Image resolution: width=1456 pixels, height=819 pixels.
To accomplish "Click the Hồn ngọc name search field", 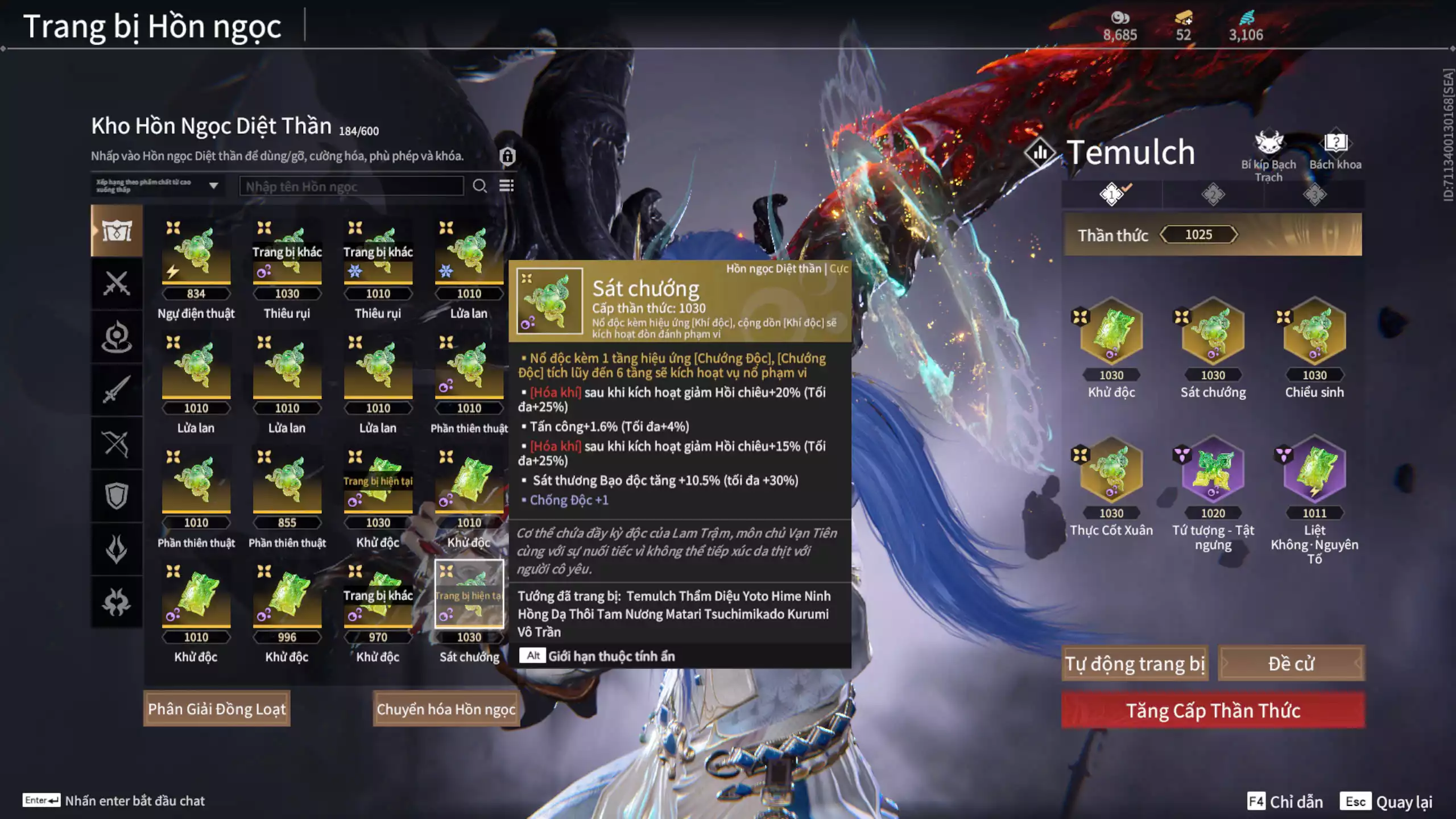I will point(351,187).
